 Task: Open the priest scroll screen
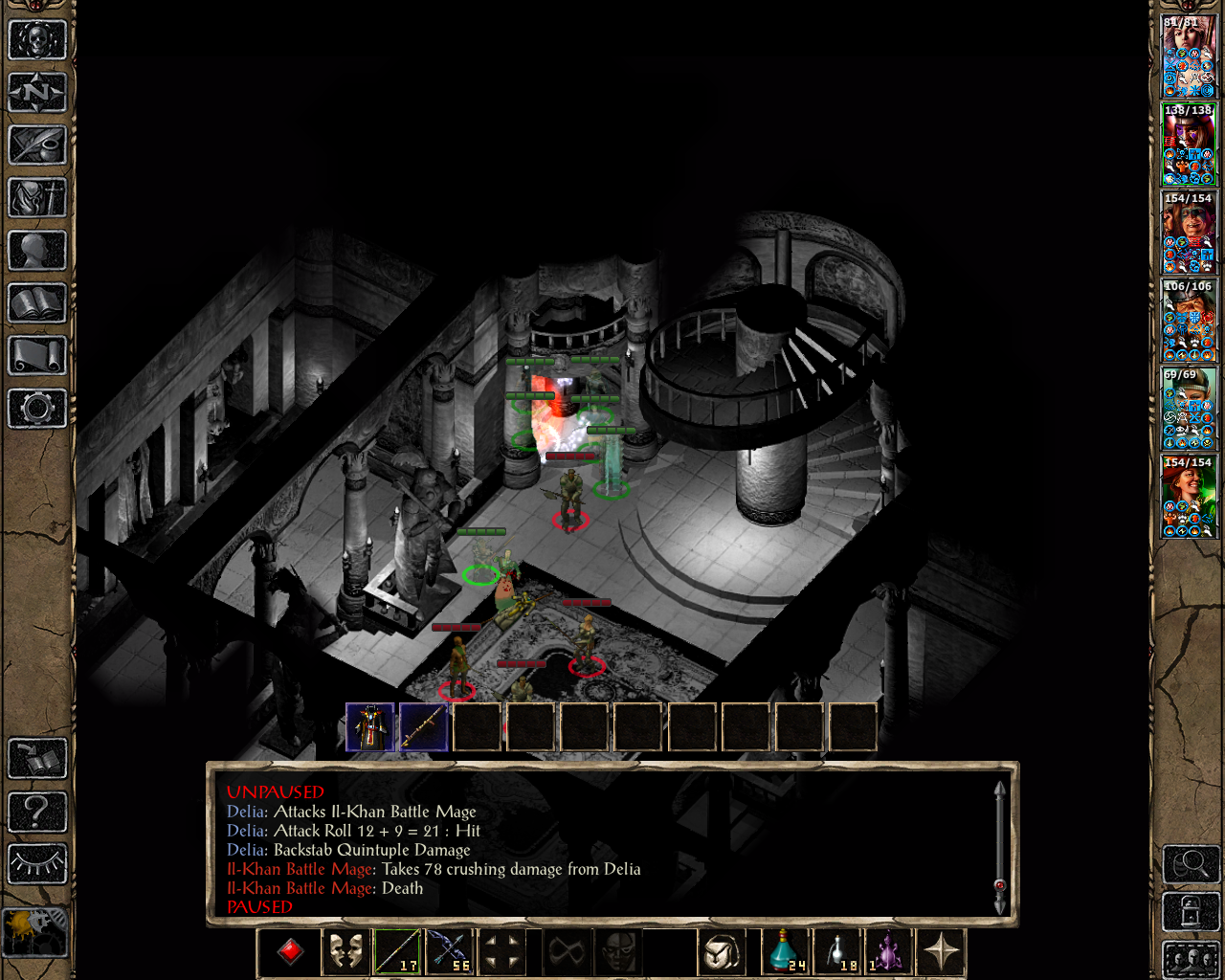click(x=37, y=356)
